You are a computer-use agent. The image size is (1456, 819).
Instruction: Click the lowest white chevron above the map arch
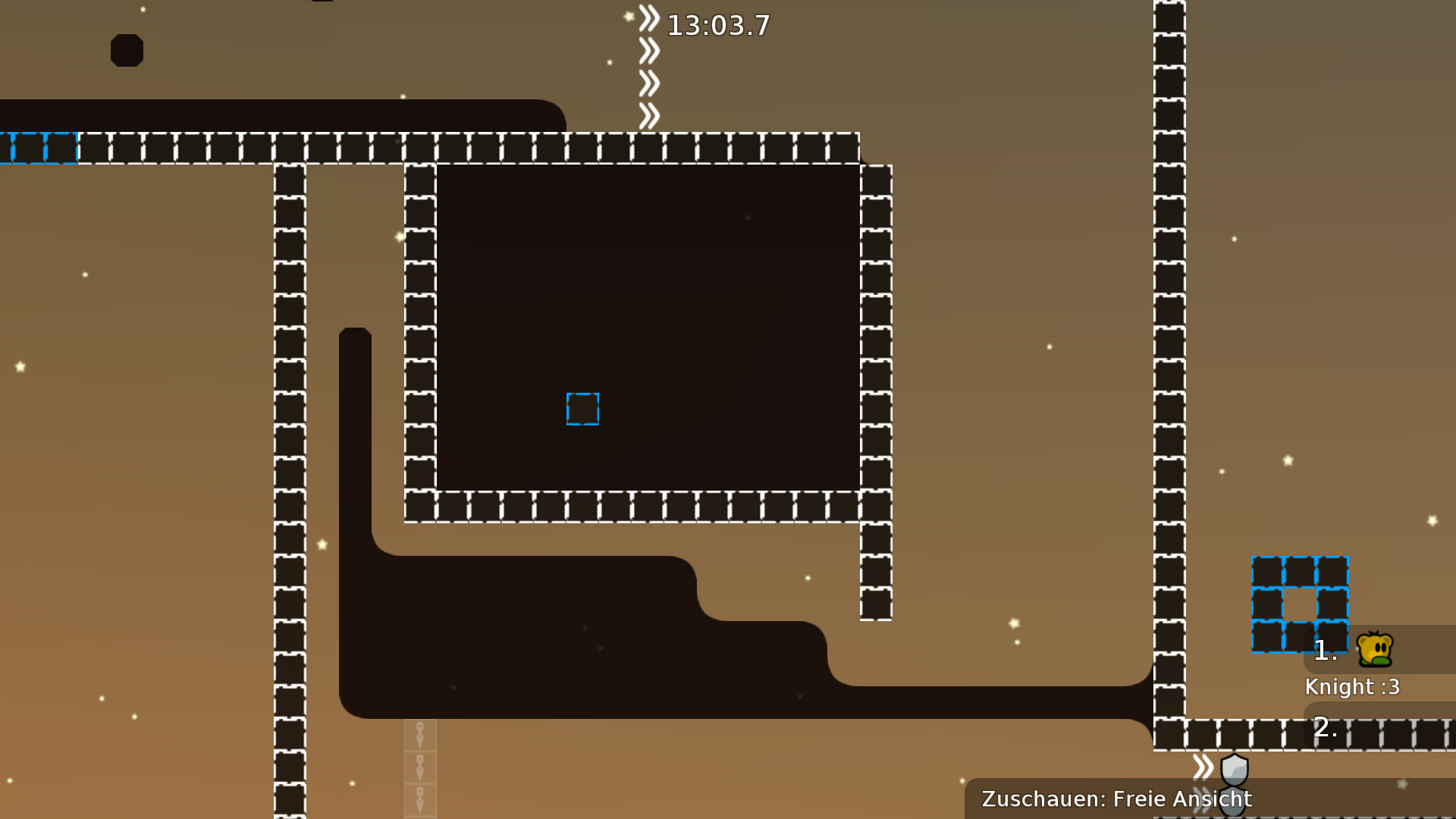648,112
